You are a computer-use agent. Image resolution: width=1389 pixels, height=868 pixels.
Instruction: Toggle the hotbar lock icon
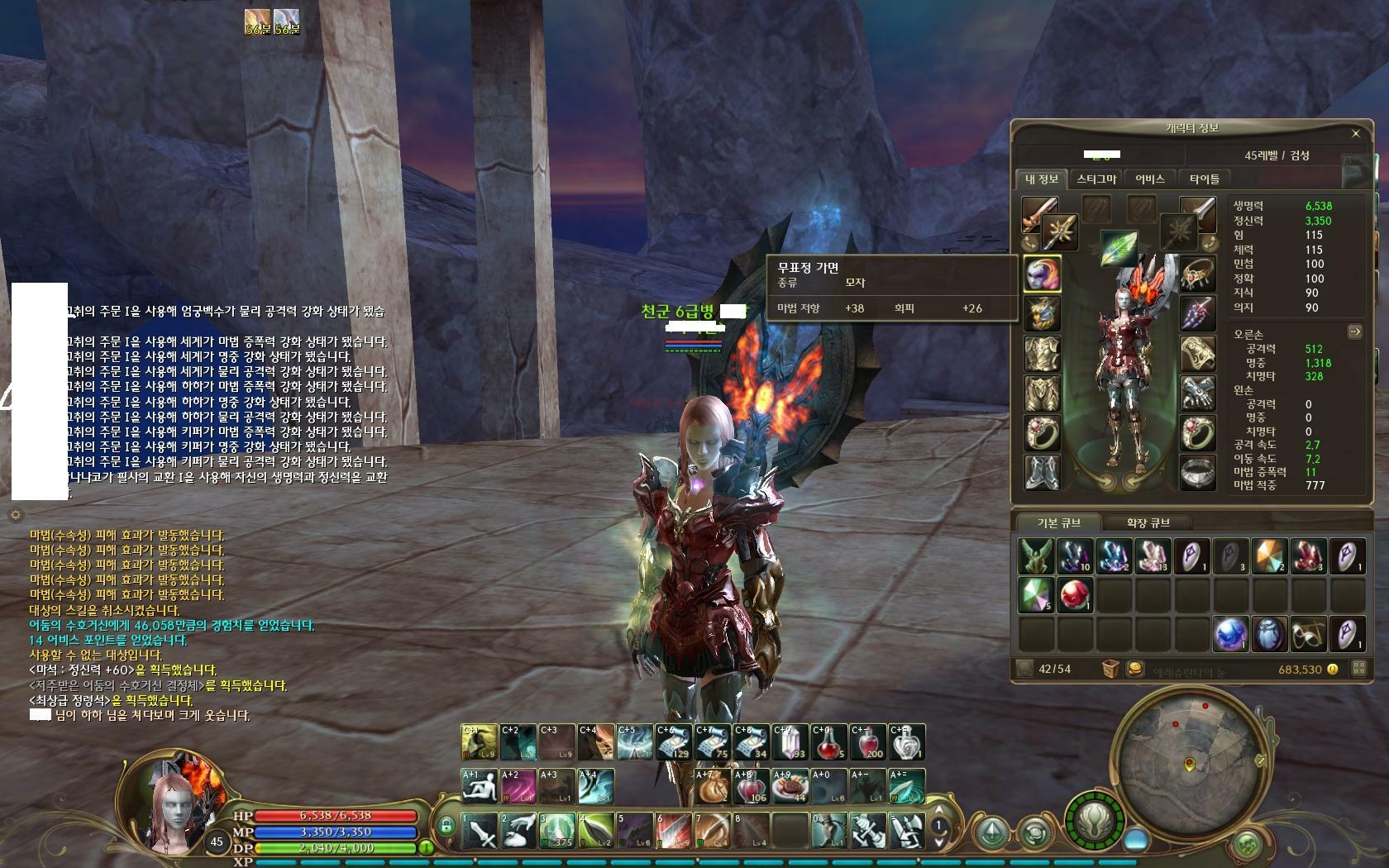446,825
